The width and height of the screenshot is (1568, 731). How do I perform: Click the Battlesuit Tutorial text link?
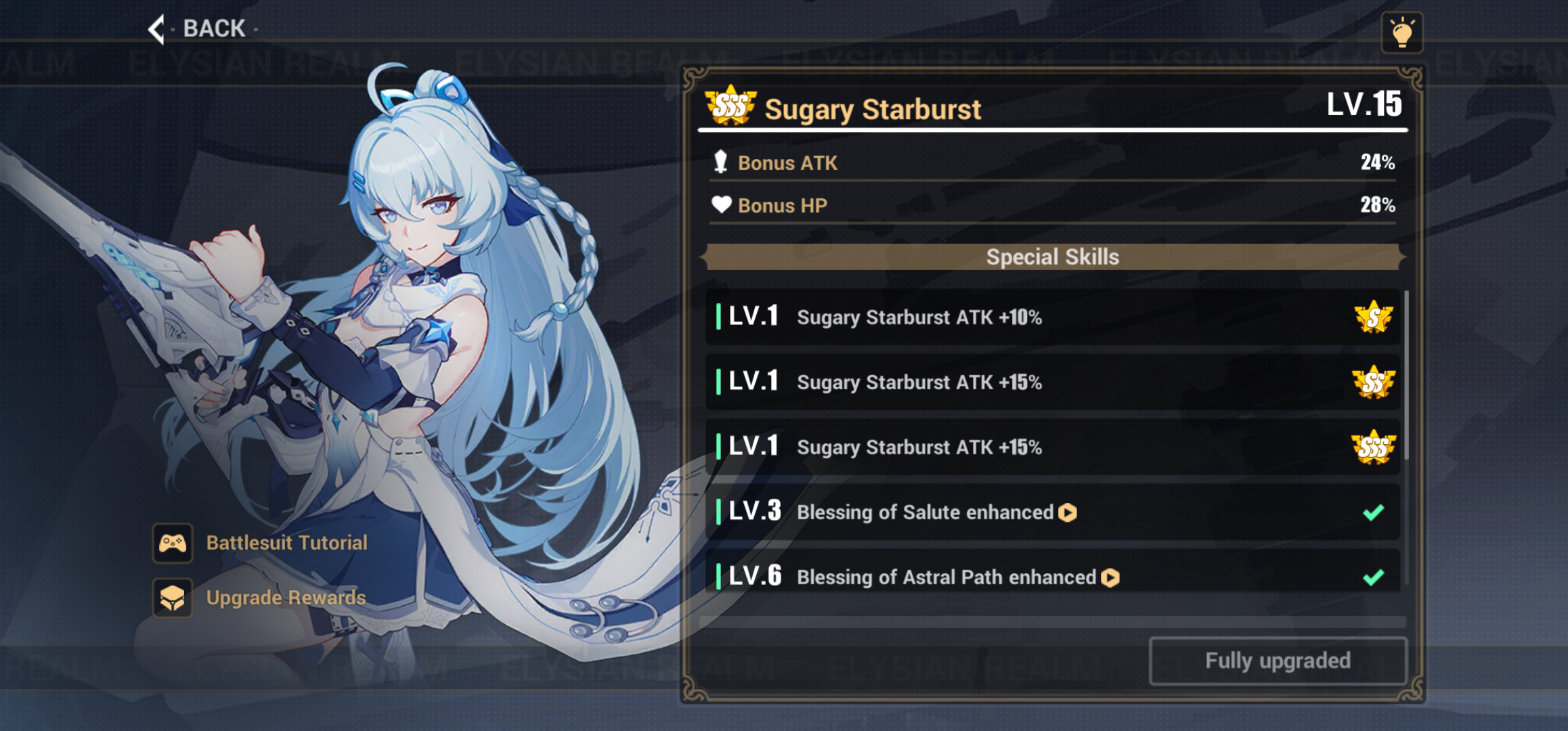tap(286, 543)
